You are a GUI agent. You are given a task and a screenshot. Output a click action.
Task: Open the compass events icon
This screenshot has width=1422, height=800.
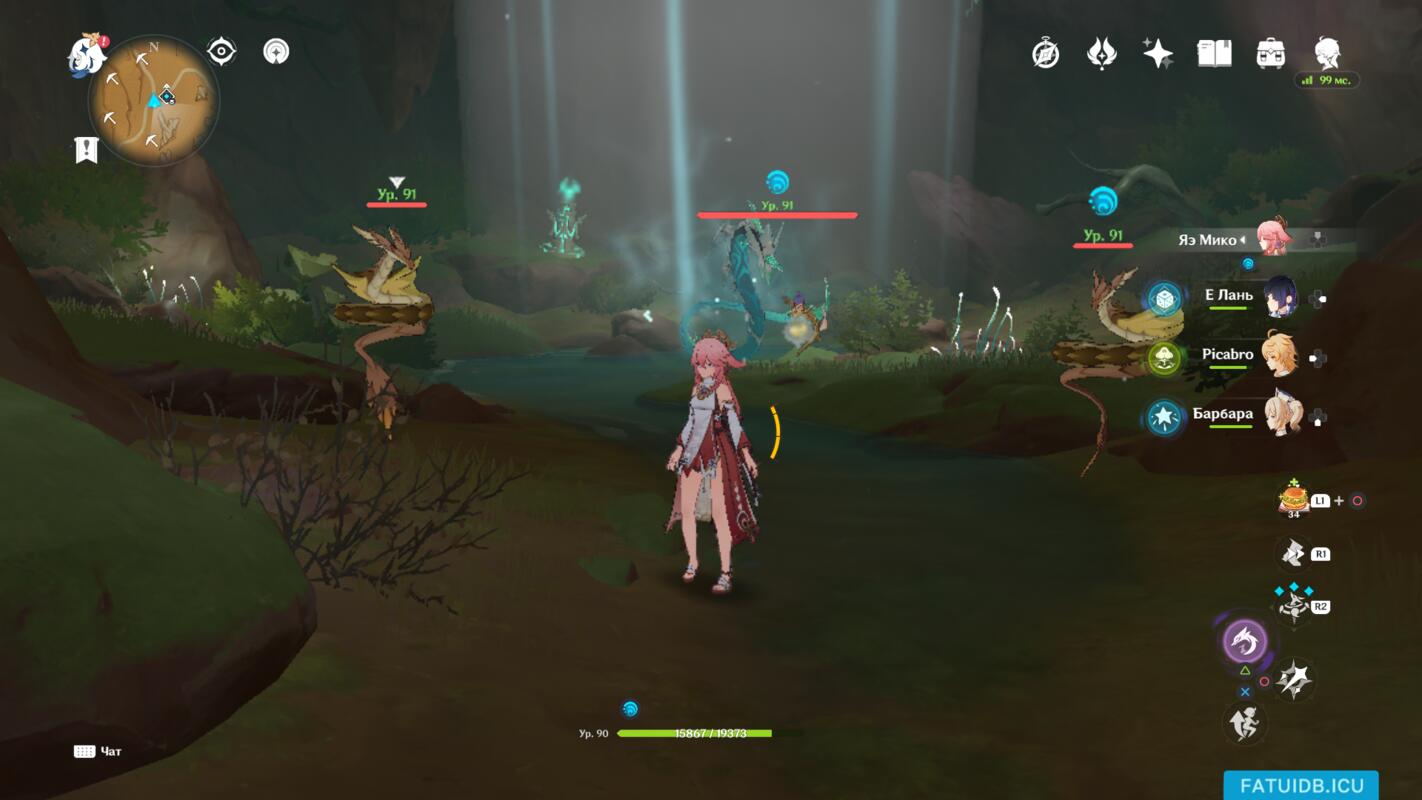[x=1046, y=53]
